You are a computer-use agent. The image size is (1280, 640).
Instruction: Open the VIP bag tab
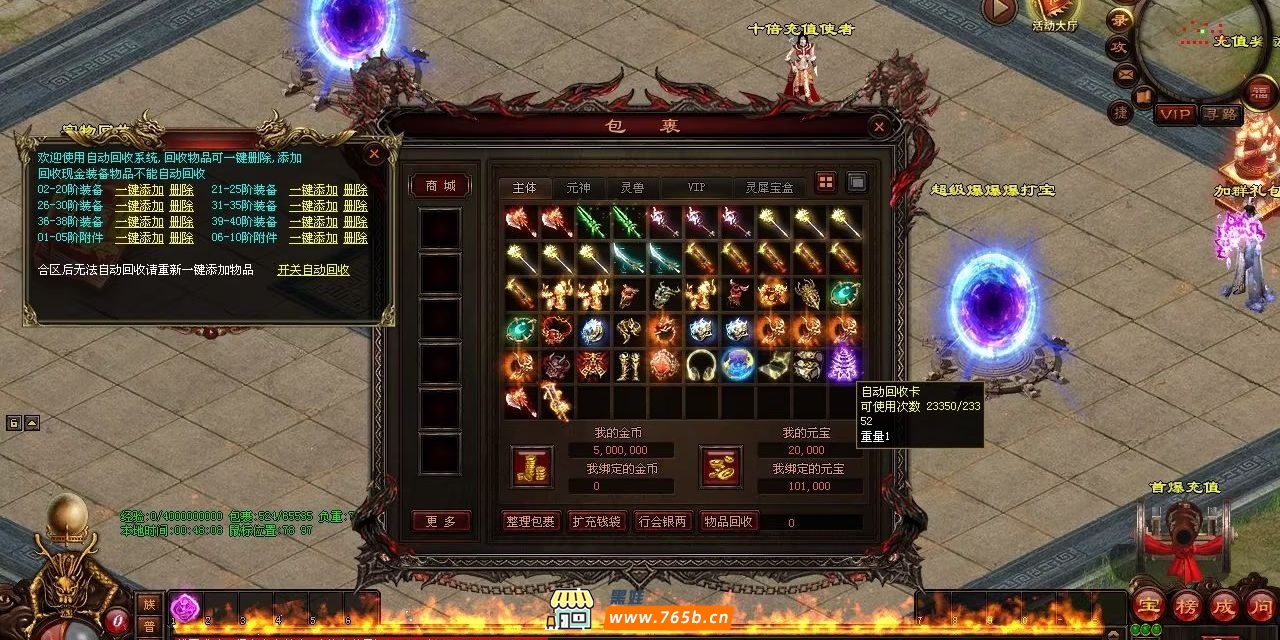(x=696, y=187)
